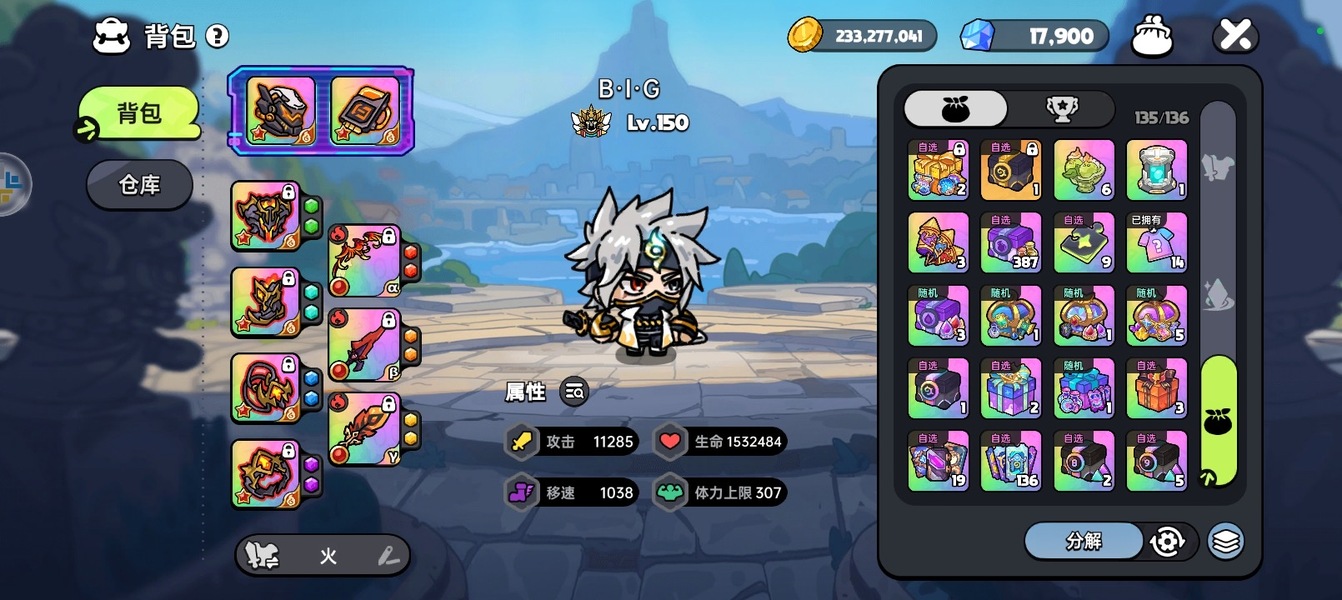Select the locked helmet equipment slot
The image size is (1342, 600).
[x=265, y=215]
